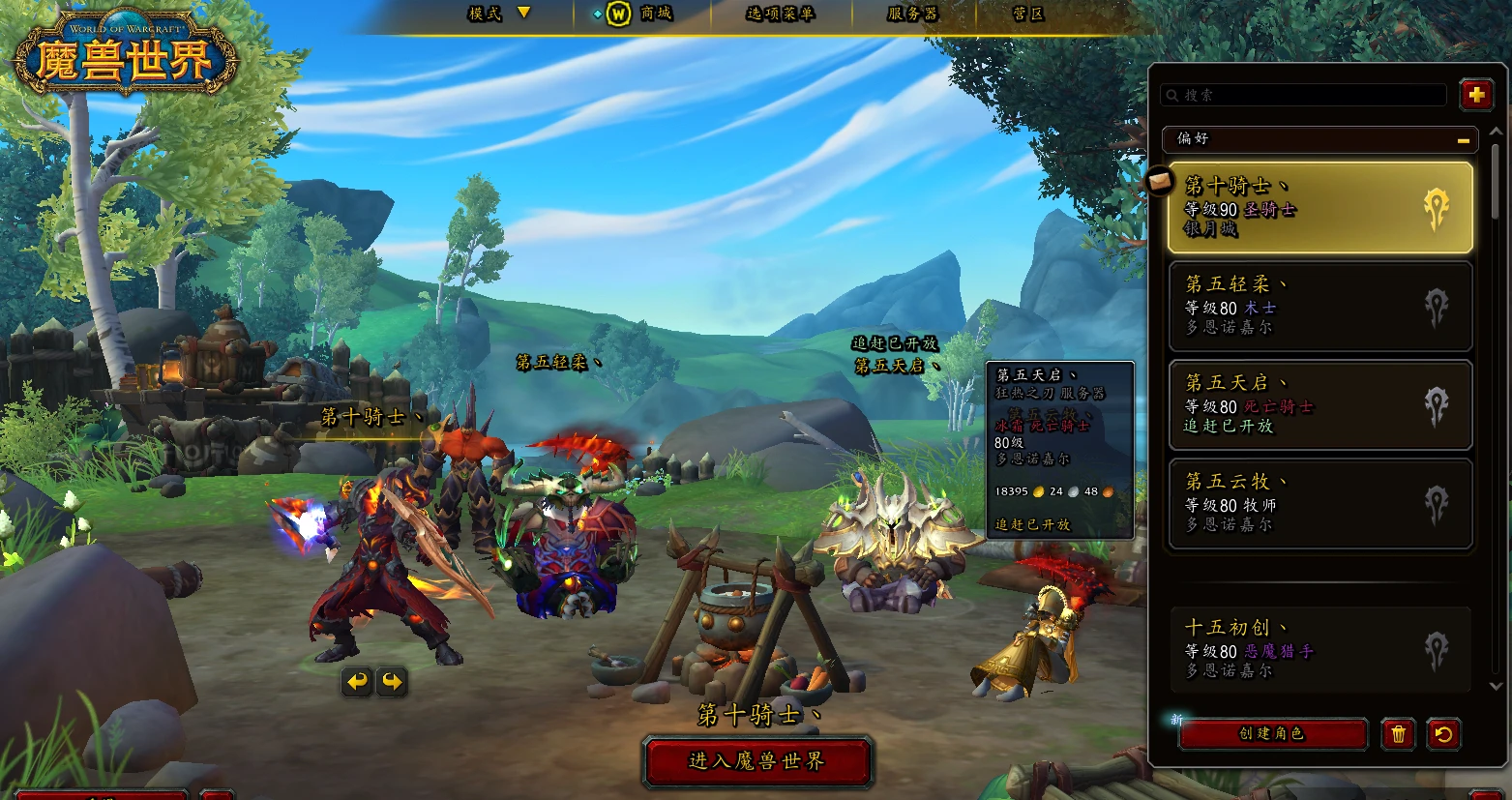
Task: Click the undo arrow restore character button
Action: (1443, 734)
